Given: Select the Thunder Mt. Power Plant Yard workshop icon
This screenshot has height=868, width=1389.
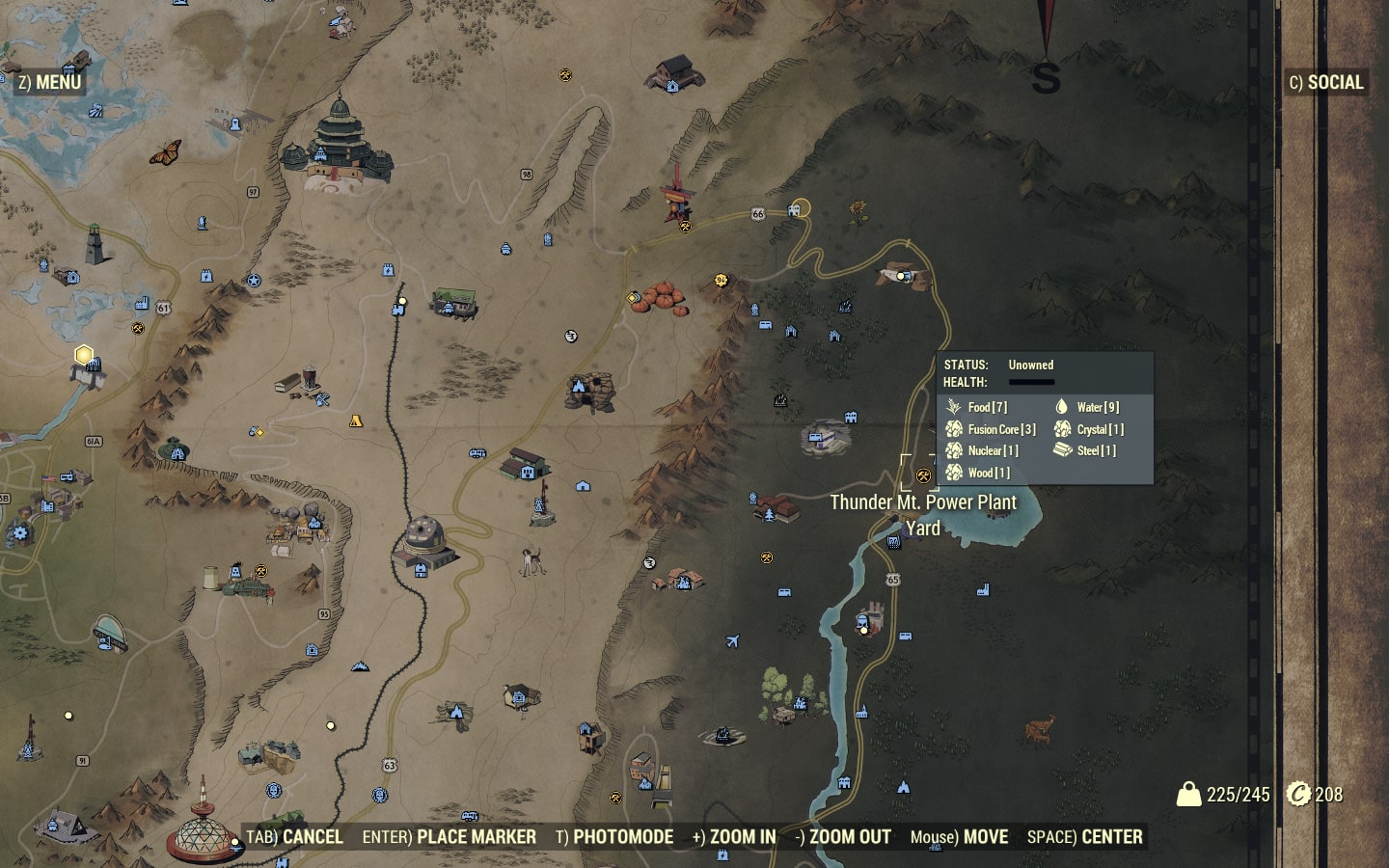Looking at the screenshot, I should (923, 473).
